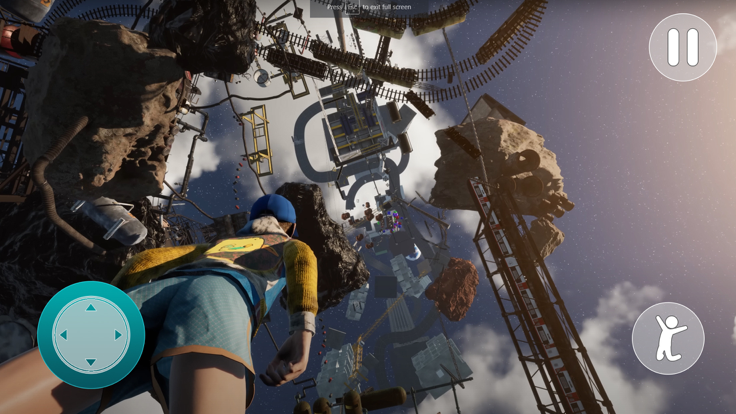Move down with the D-pad down arrow
The image size is (736, 414).
[x=91, y=362]
